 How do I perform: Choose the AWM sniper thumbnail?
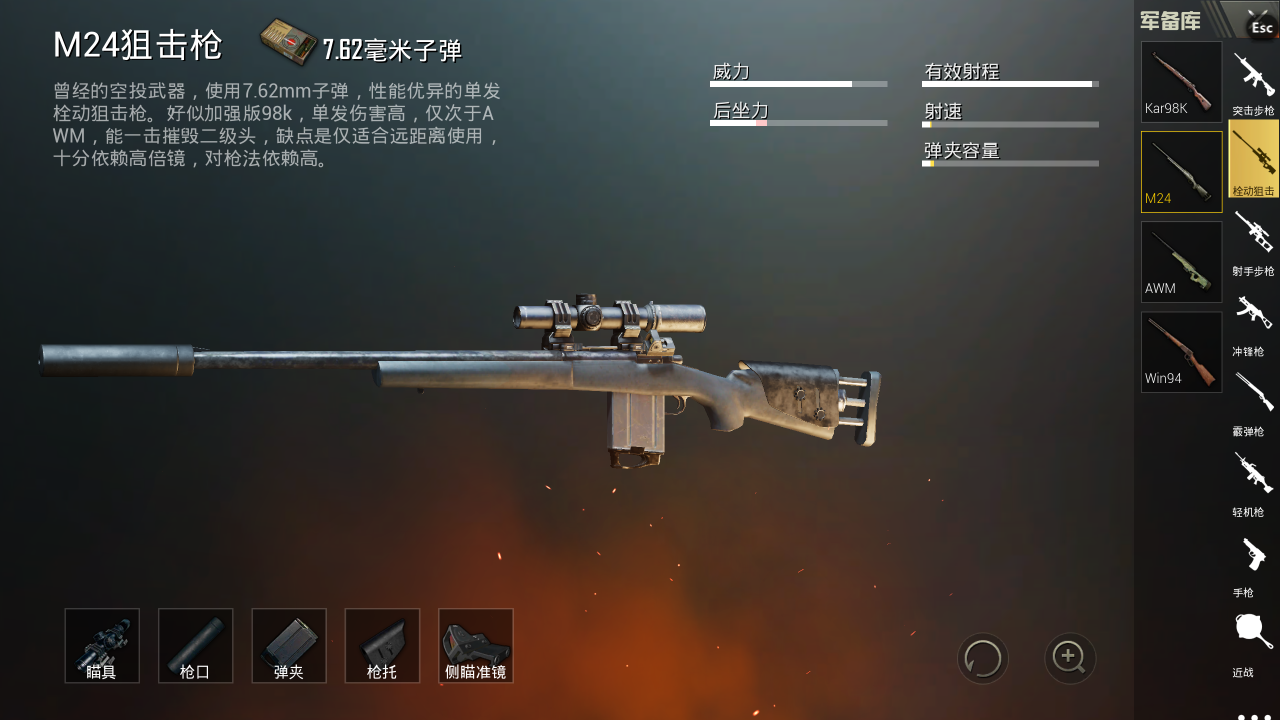1181,262
